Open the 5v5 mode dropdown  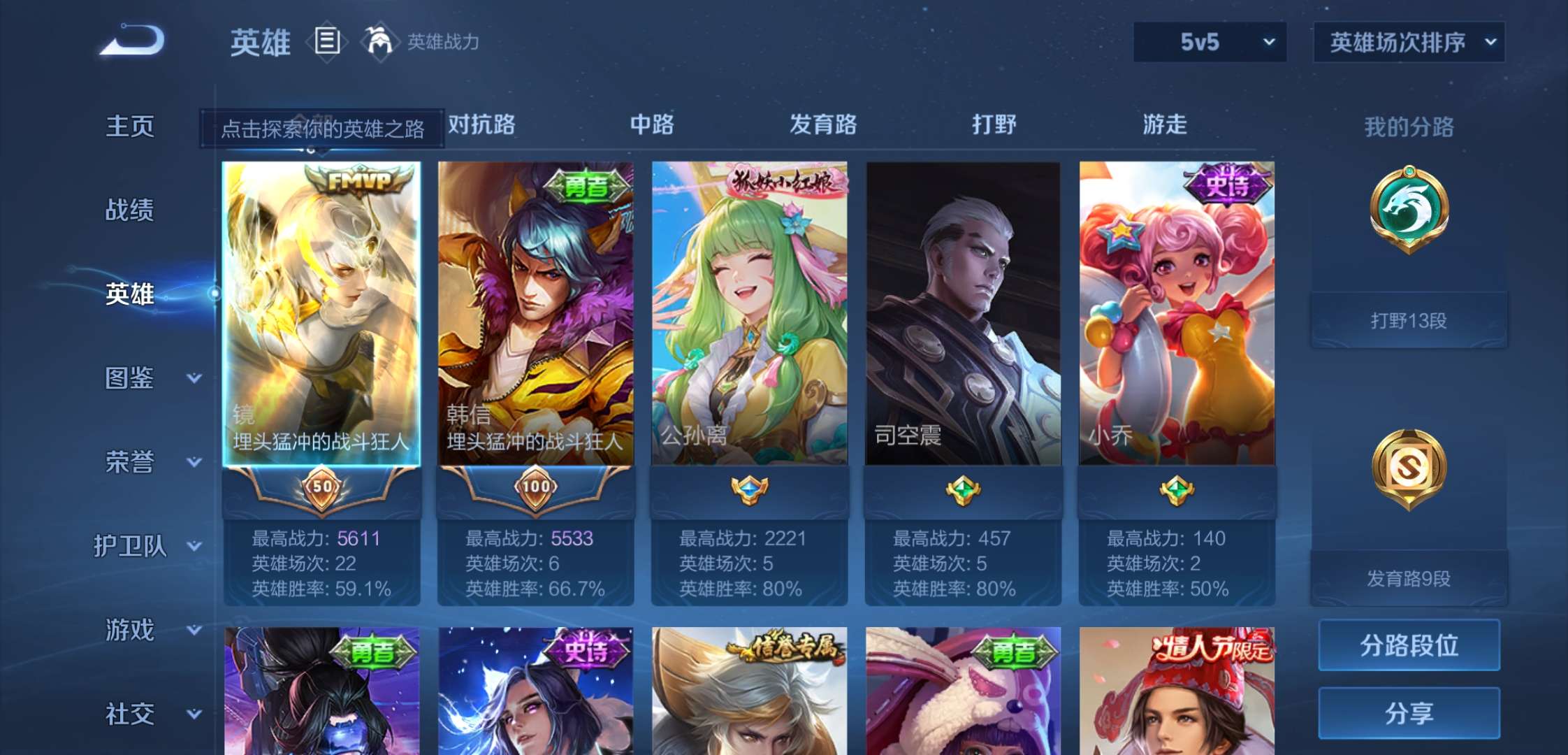pos(1209,42)
